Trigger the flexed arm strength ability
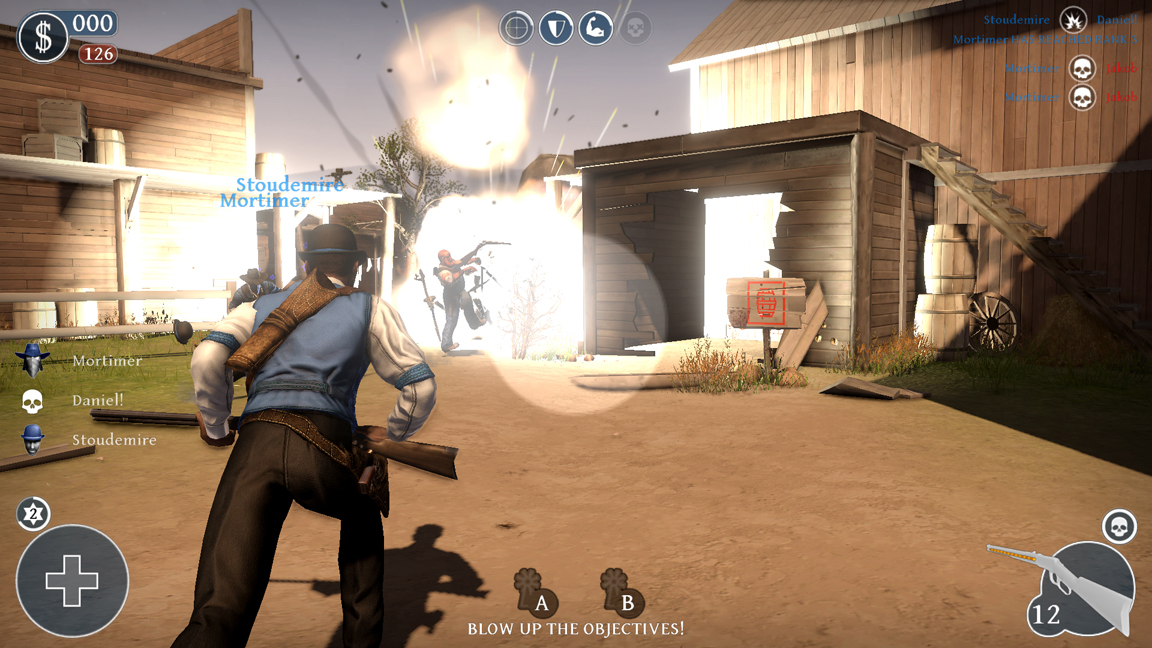 tap(595, 28)
